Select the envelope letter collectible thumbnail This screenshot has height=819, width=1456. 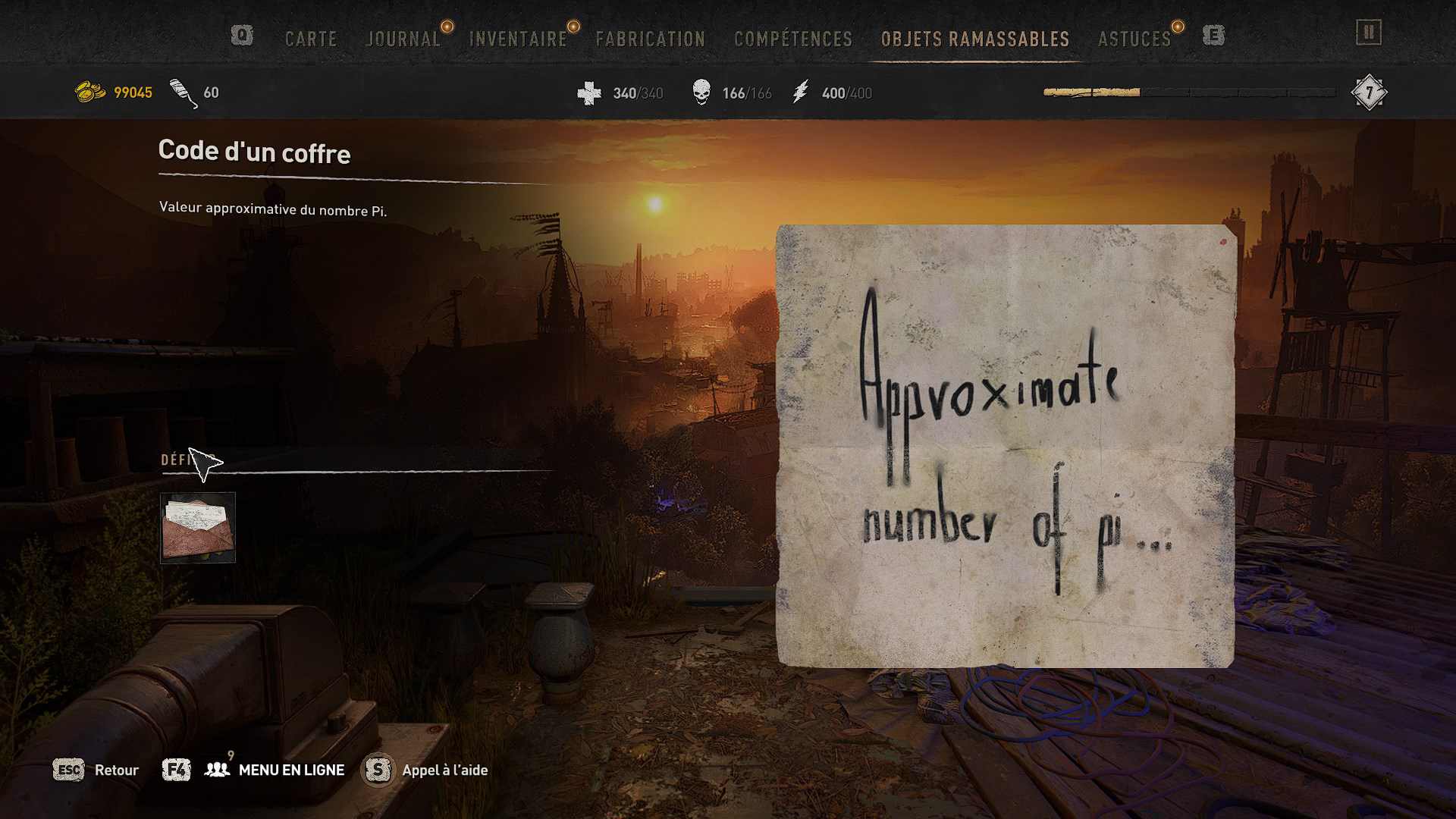(x=198, y=528)
